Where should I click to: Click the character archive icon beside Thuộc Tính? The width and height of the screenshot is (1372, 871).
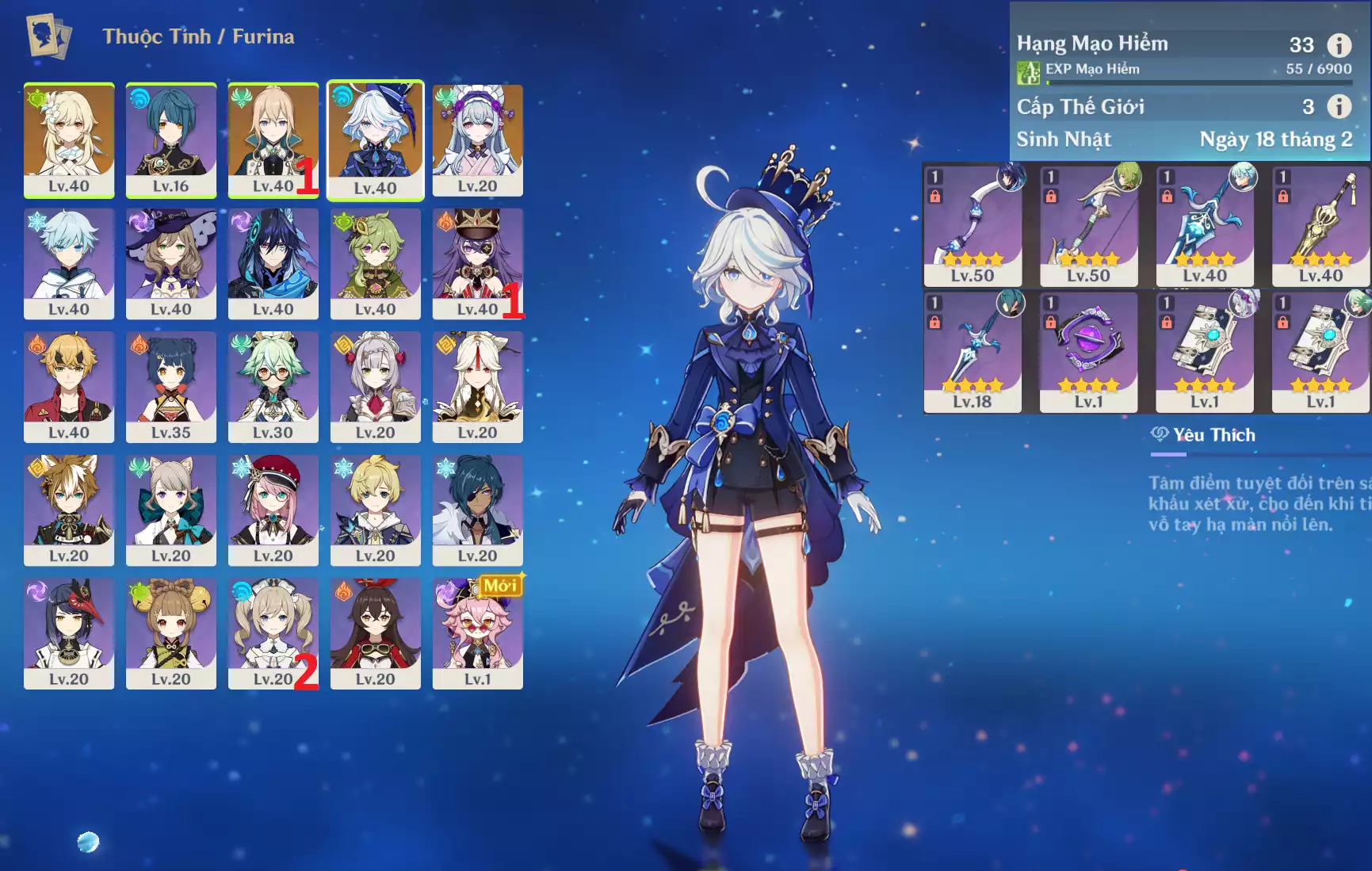(x=48, y=36)
